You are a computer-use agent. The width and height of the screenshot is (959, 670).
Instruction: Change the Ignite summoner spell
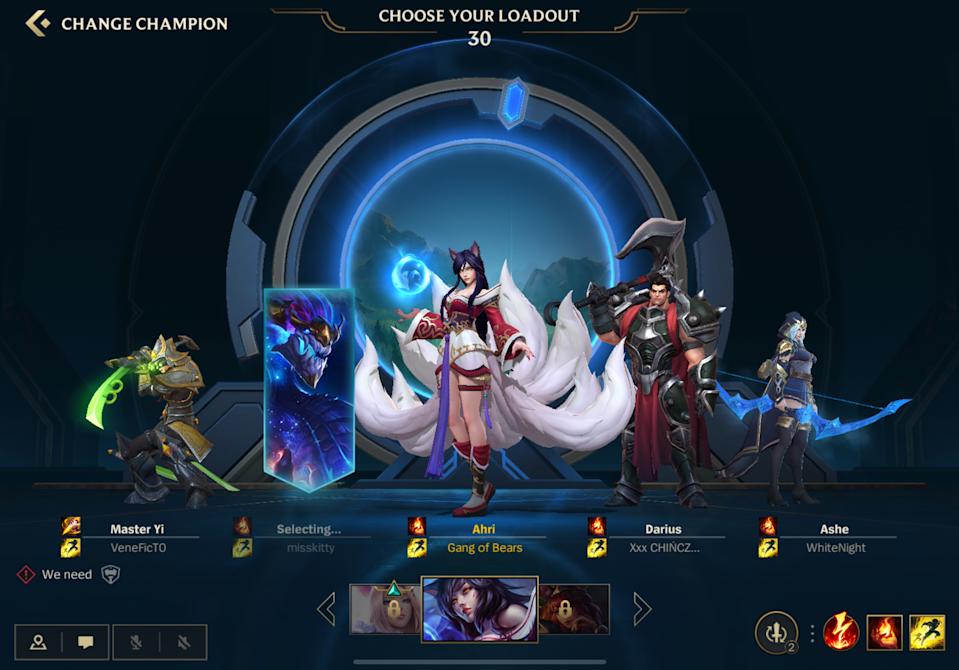[885, 632]
